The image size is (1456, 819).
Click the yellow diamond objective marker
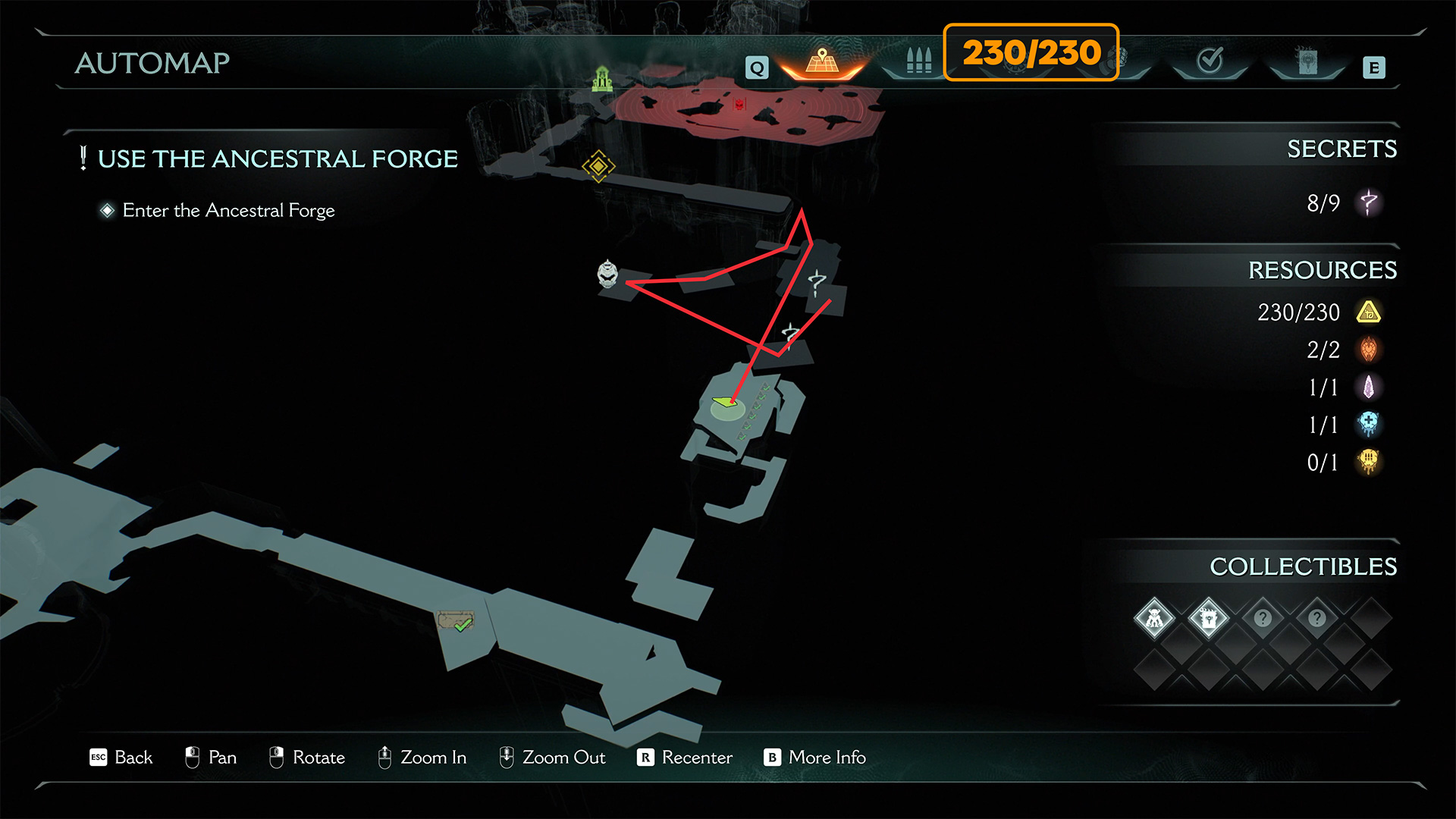point(598,165)
